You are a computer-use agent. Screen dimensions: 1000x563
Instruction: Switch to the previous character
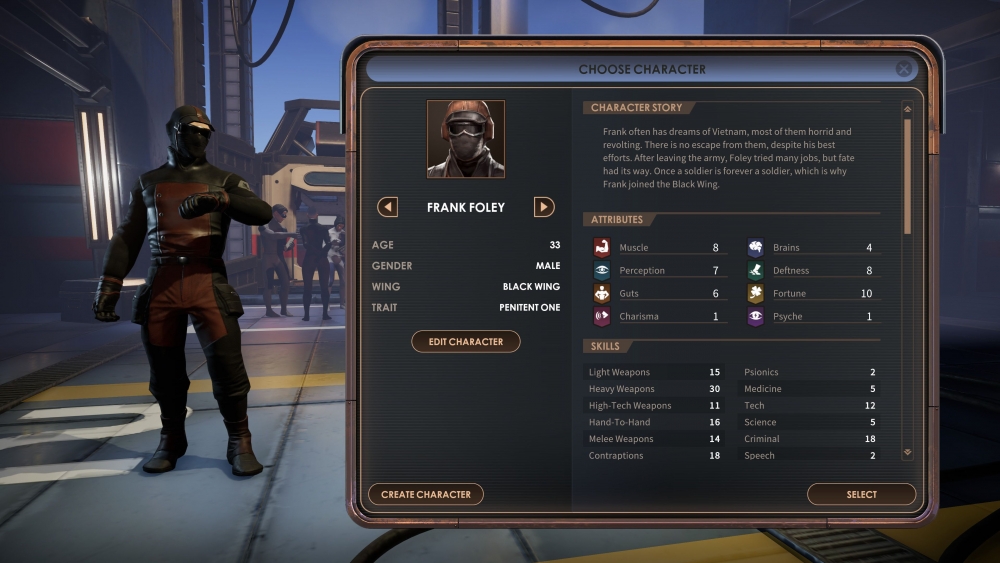click(x=388, y=207)
